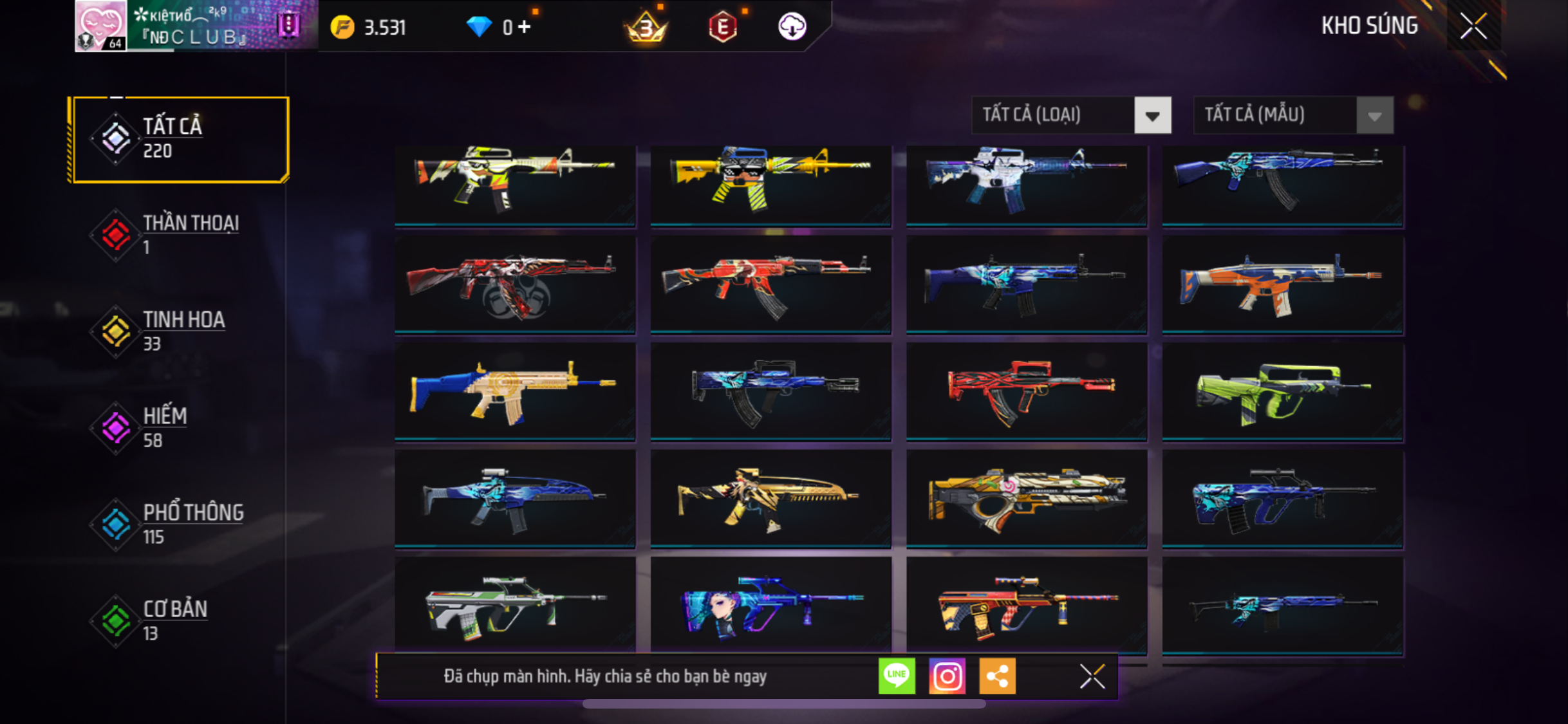Screen dimensions: 1568x724
Task: Click the diamond top-up plus button
Action: [525, 27]
